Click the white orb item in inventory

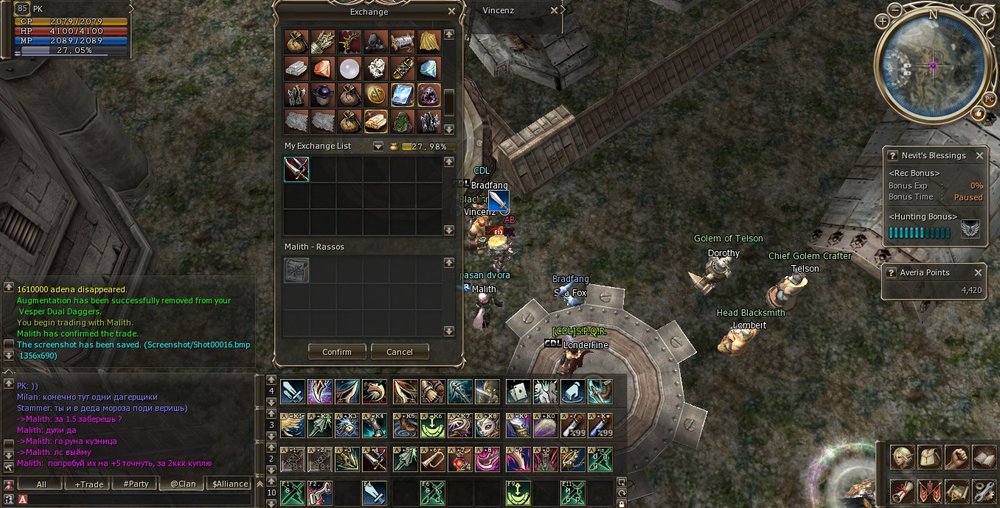(349, 68)
